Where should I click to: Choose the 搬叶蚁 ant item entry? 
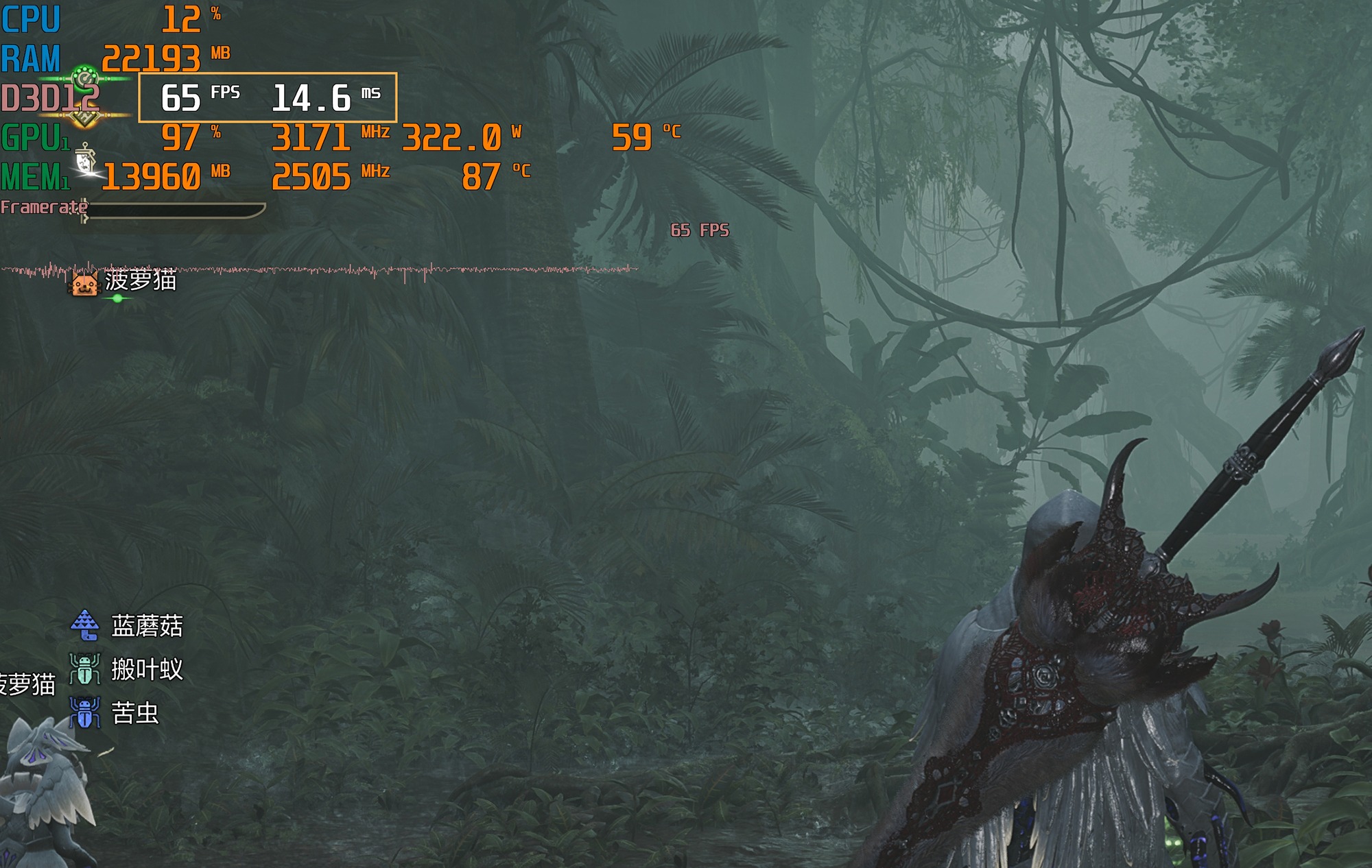click(146, 669)
